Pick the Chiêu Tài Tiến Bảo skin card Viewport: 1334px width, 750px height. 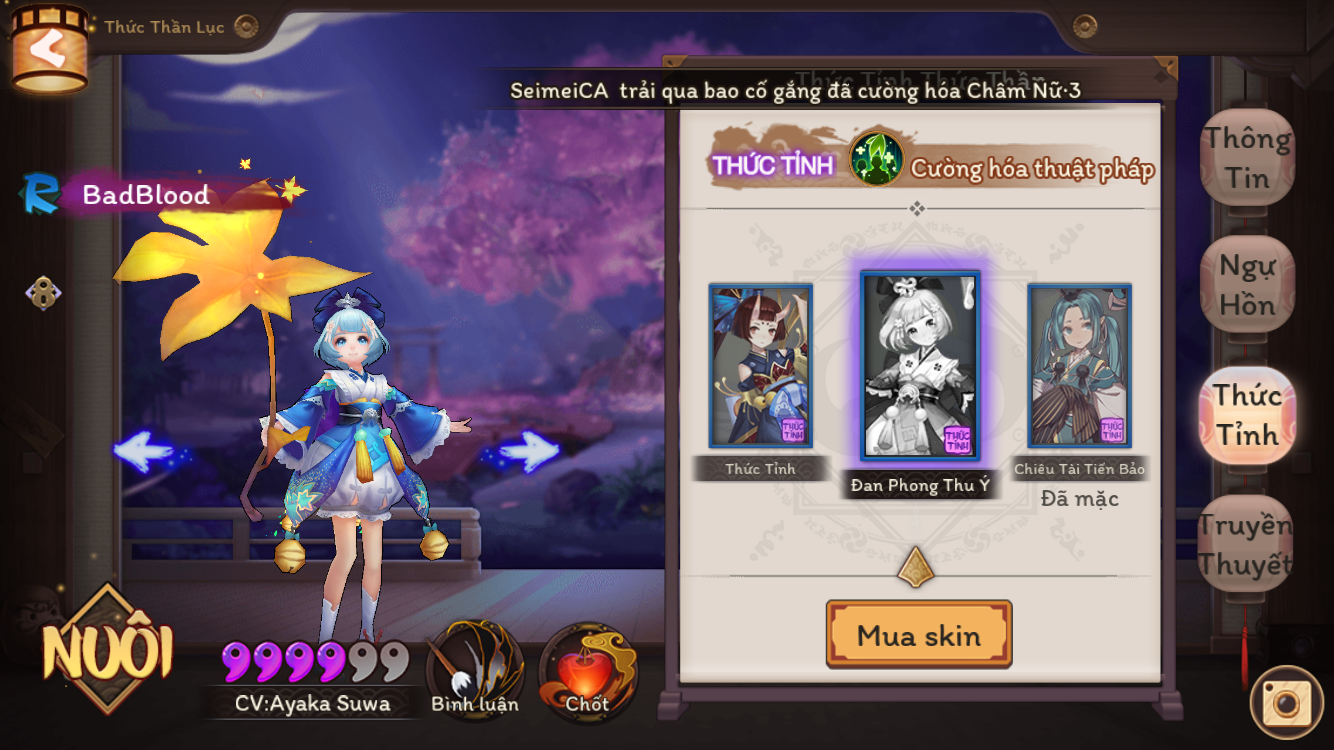click(1079, 366)
